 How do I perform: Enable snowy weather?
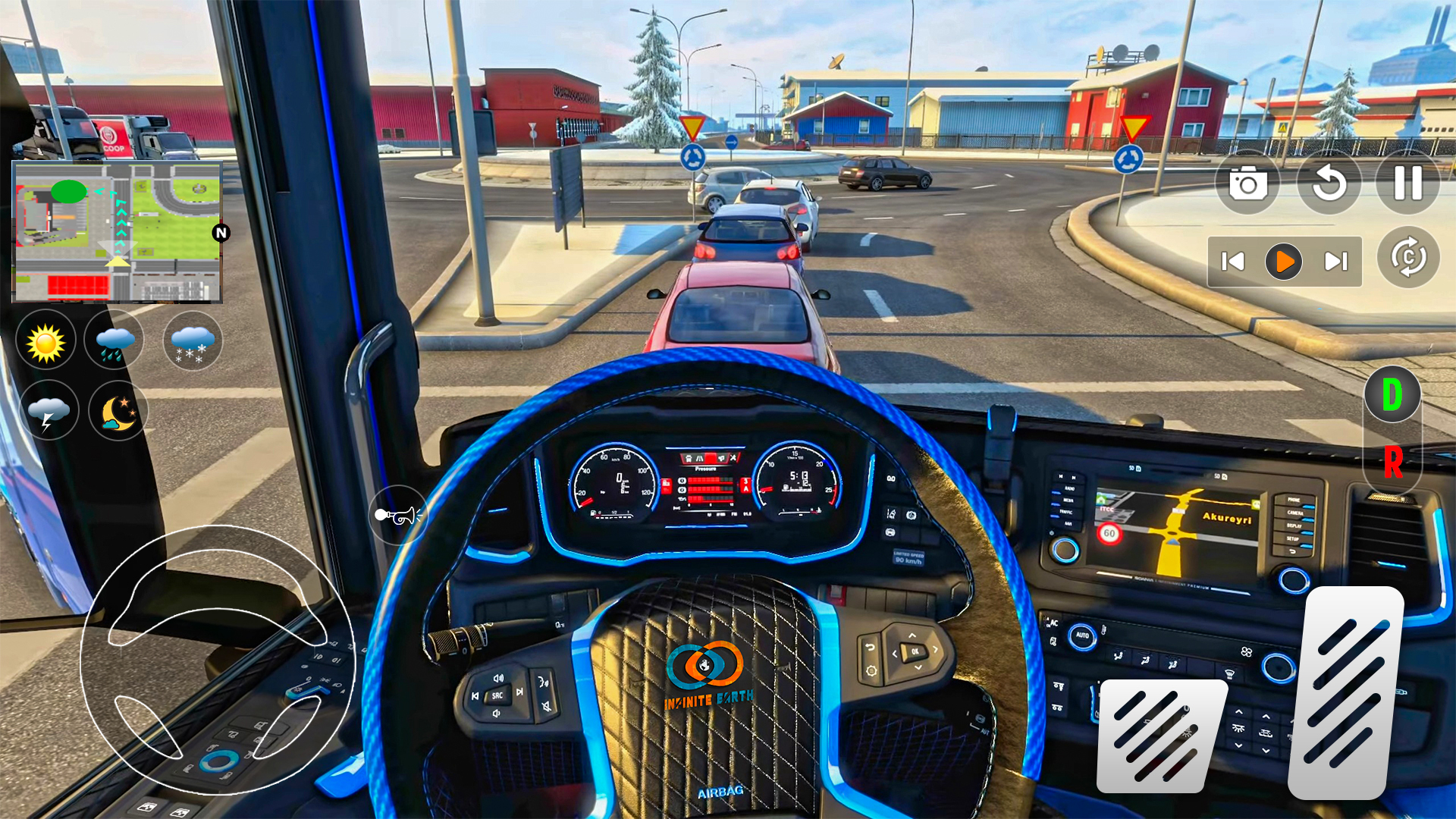click(191, 340)
